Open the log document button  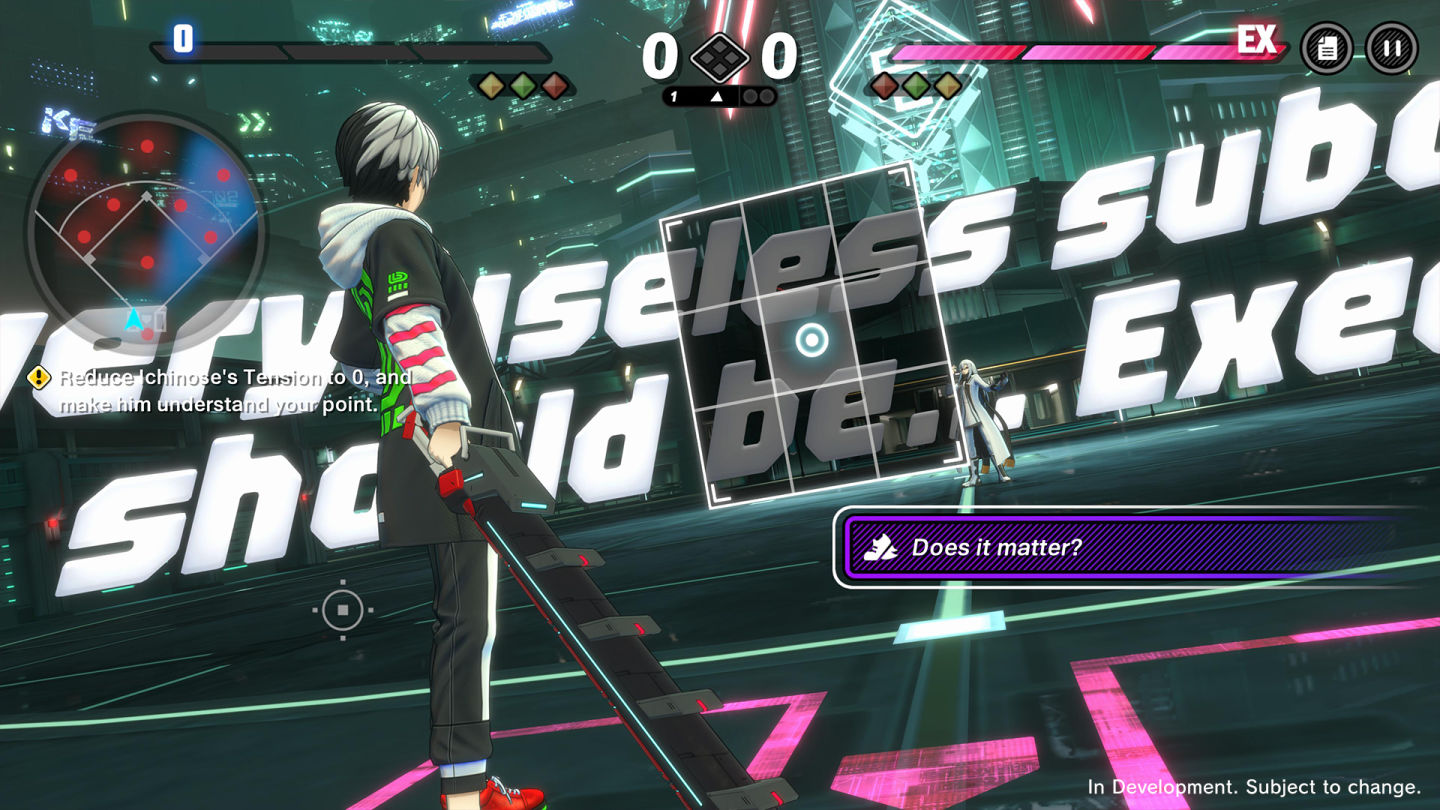1326,48
